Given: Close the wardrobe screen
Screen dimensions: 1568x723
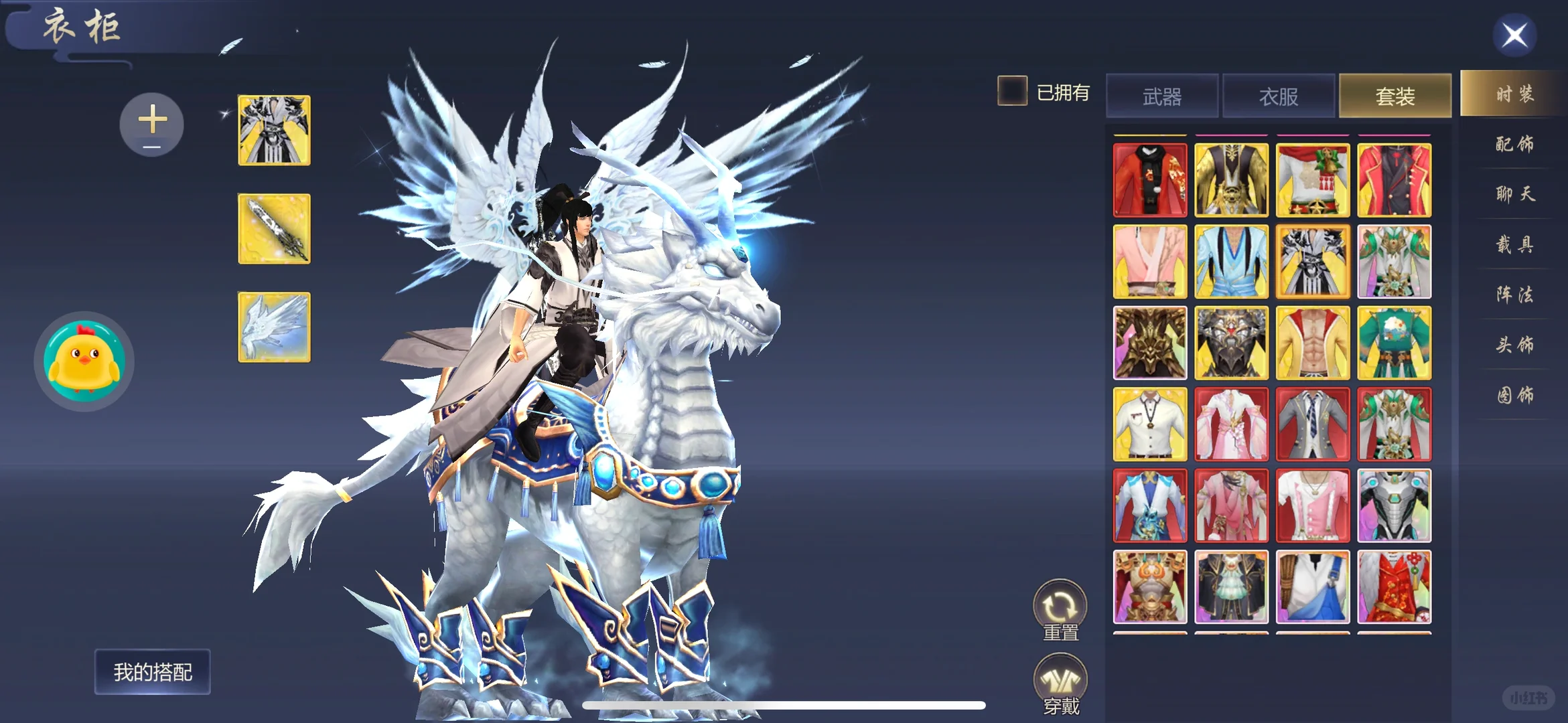Looking at the screenshot, I should point(1514,35).
